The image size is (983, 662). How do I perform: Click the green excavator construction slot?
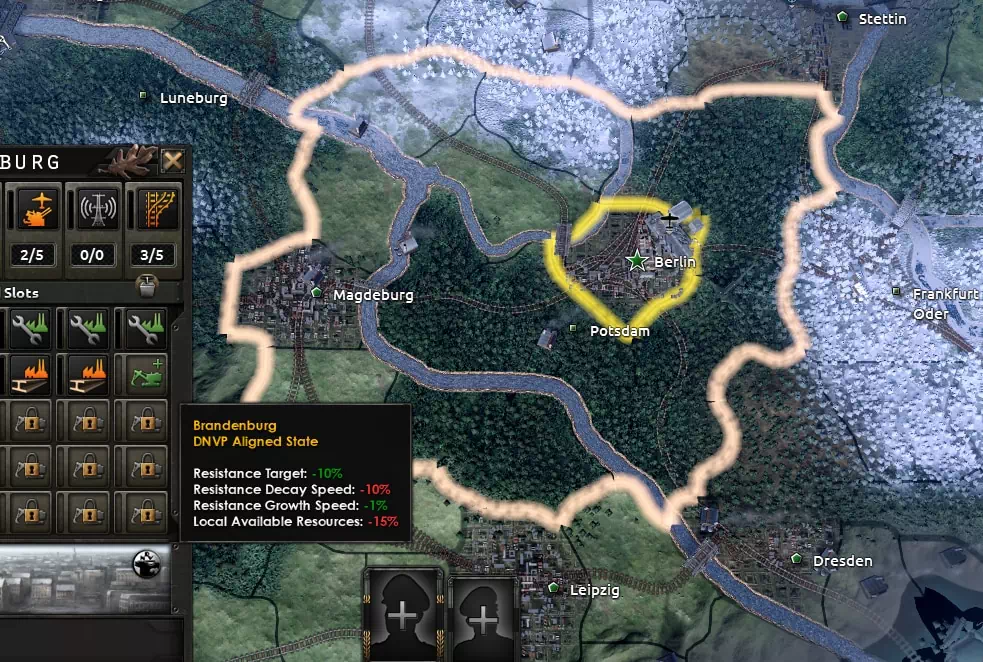[146, 375]
